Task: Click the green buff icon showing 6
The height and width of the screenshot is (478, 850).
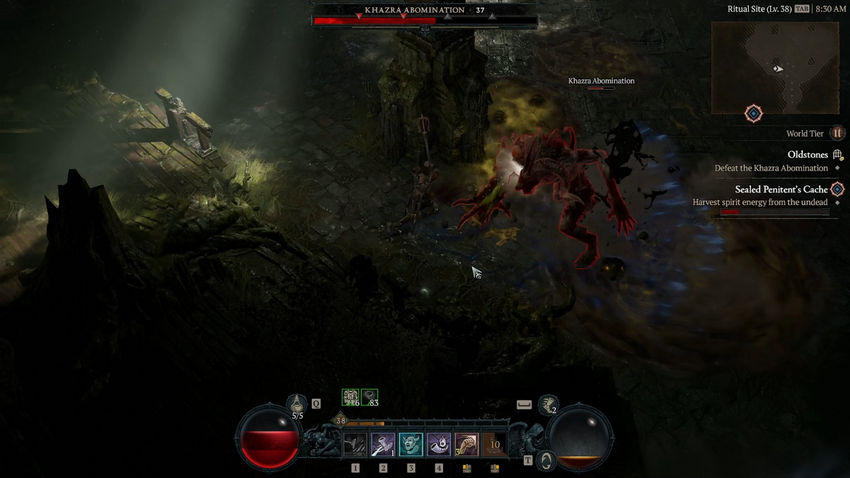Action: point(351,397)
